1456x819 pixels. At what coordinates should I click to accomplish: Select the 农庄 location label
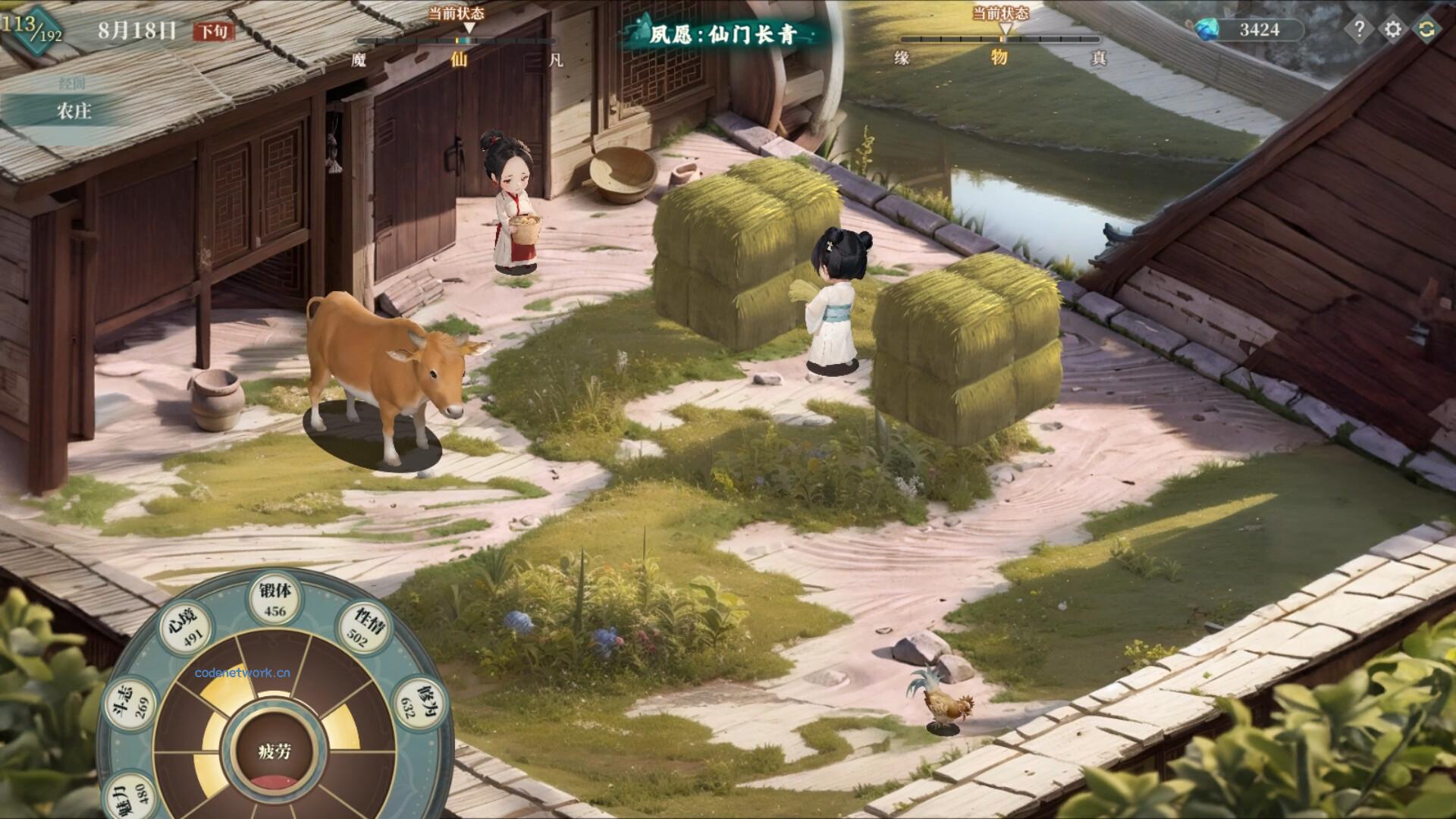coord(74,111)
